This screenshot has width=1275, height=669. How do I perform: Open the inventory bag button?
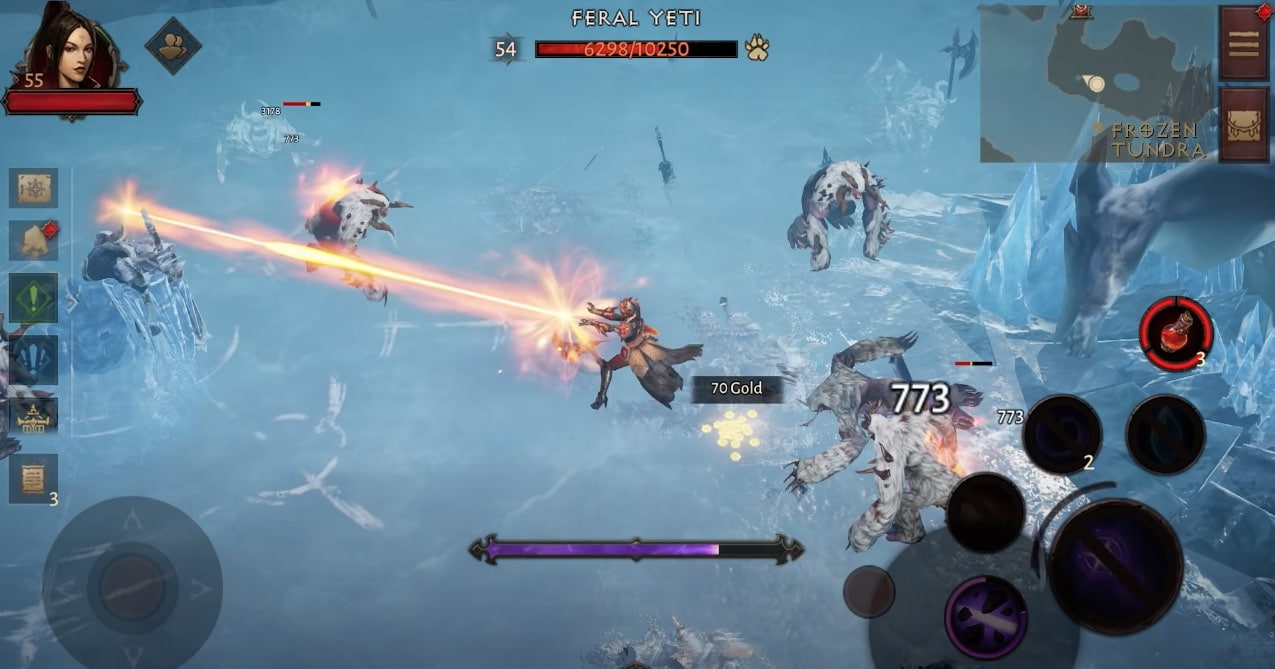[1245, 125]
